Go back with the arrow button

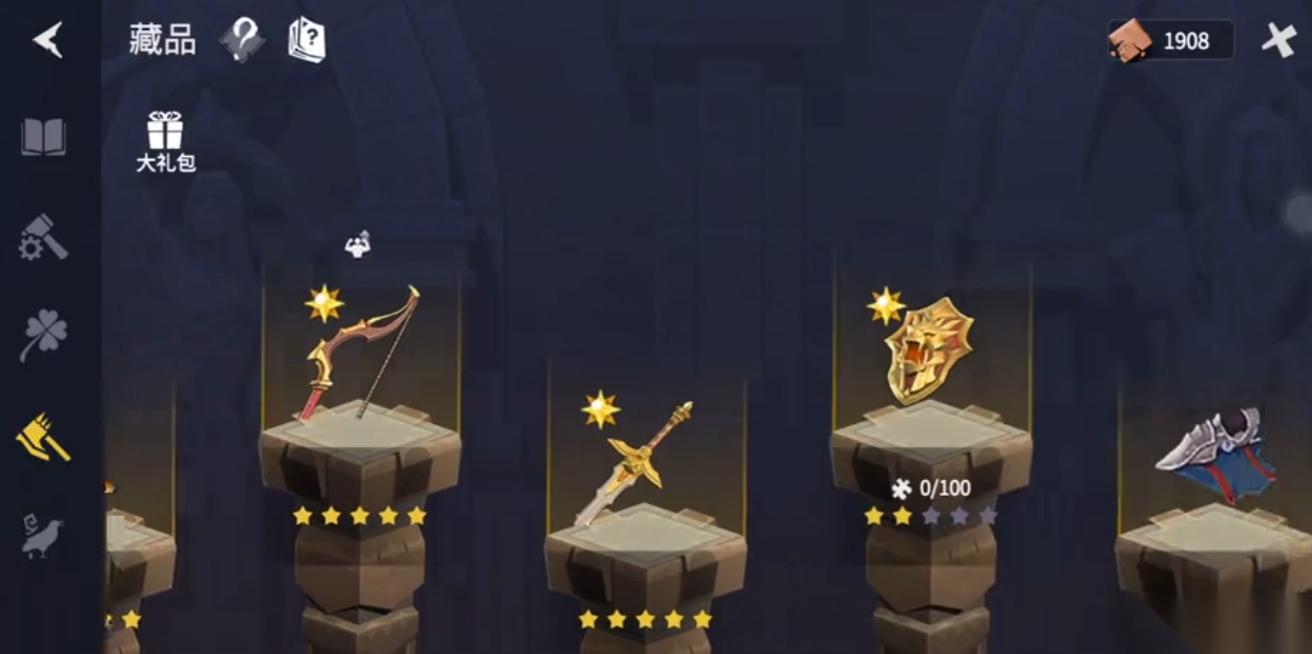click(48, 40)
